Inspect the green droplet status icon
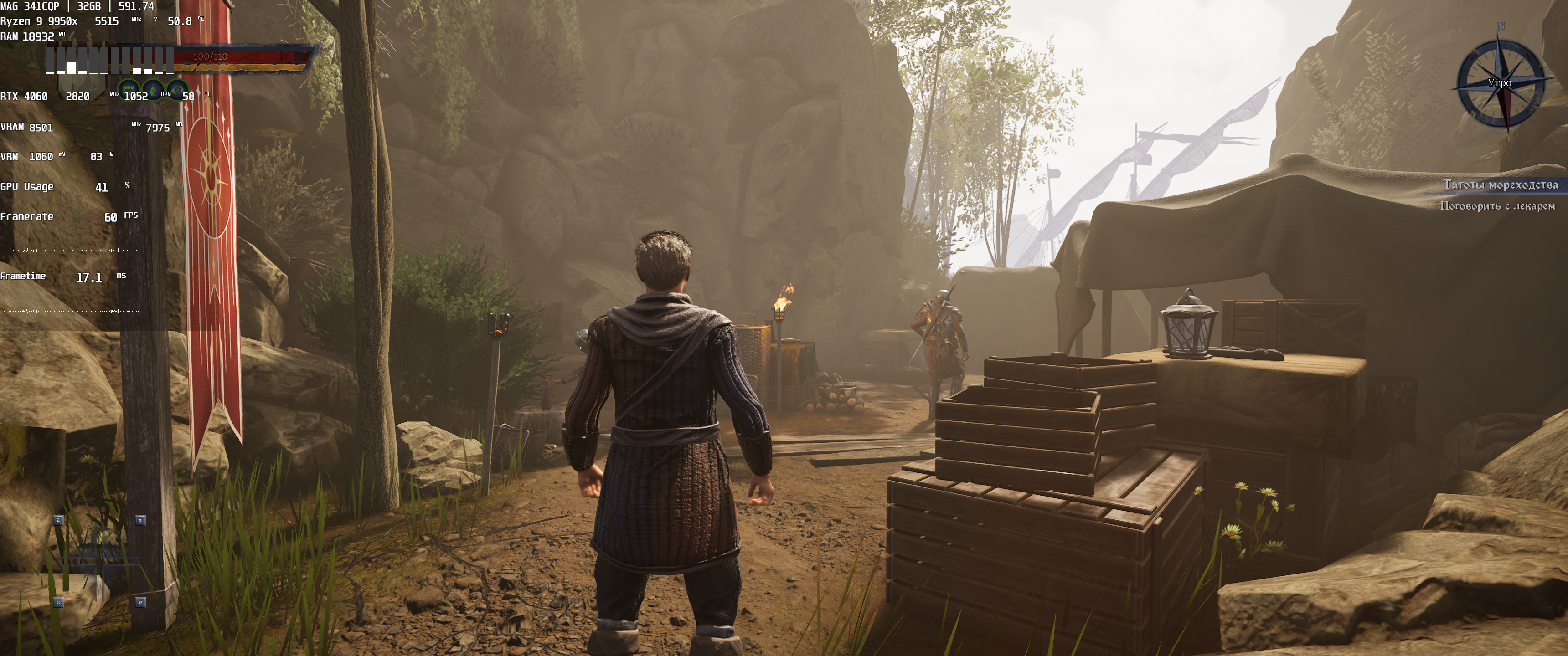Image resolution: width=1568 pixels, height=656 pixels. pos(153,91)
